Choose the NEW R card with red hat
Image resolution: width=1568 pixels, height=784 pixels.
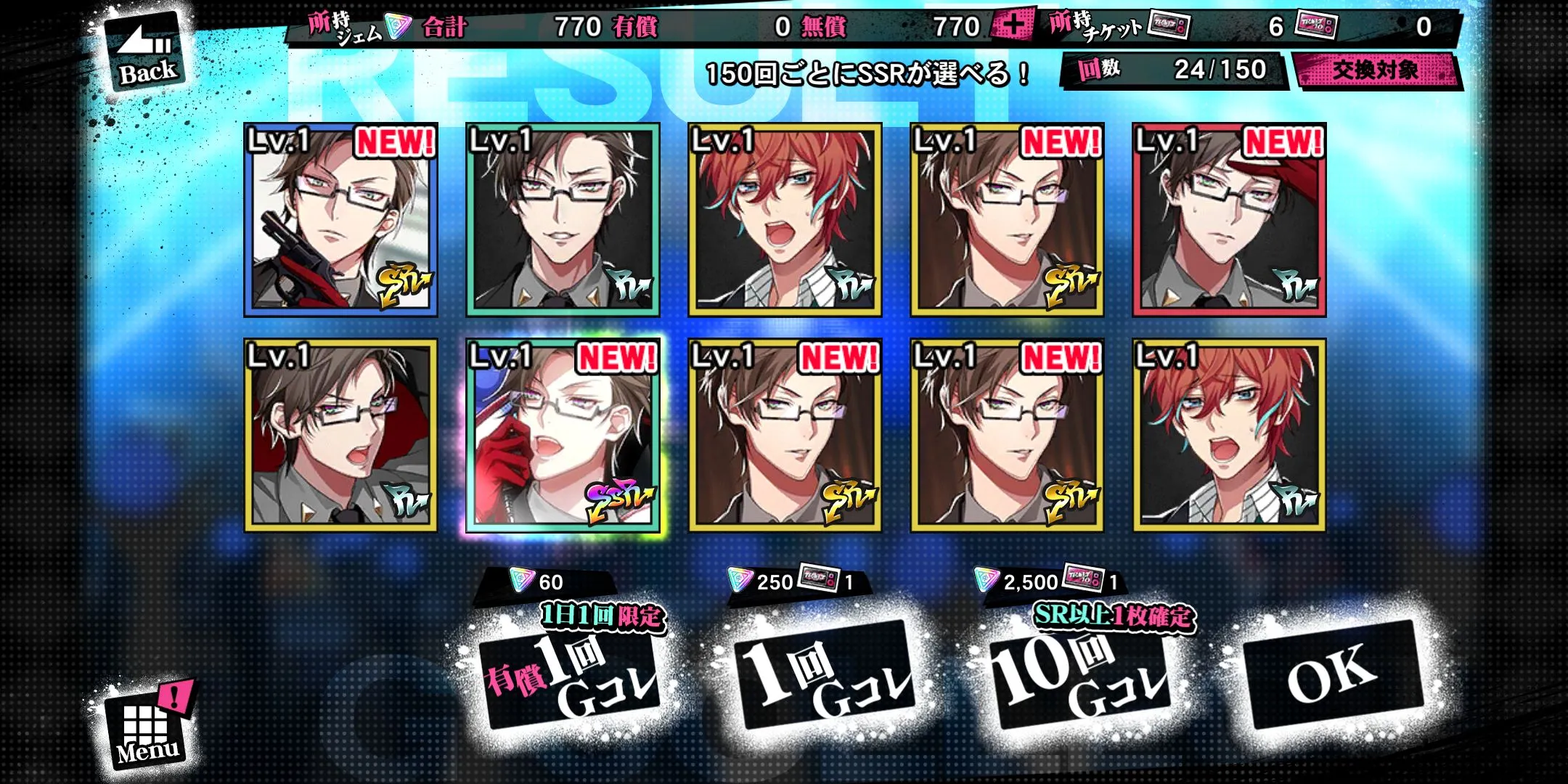tap(1229, 220)
